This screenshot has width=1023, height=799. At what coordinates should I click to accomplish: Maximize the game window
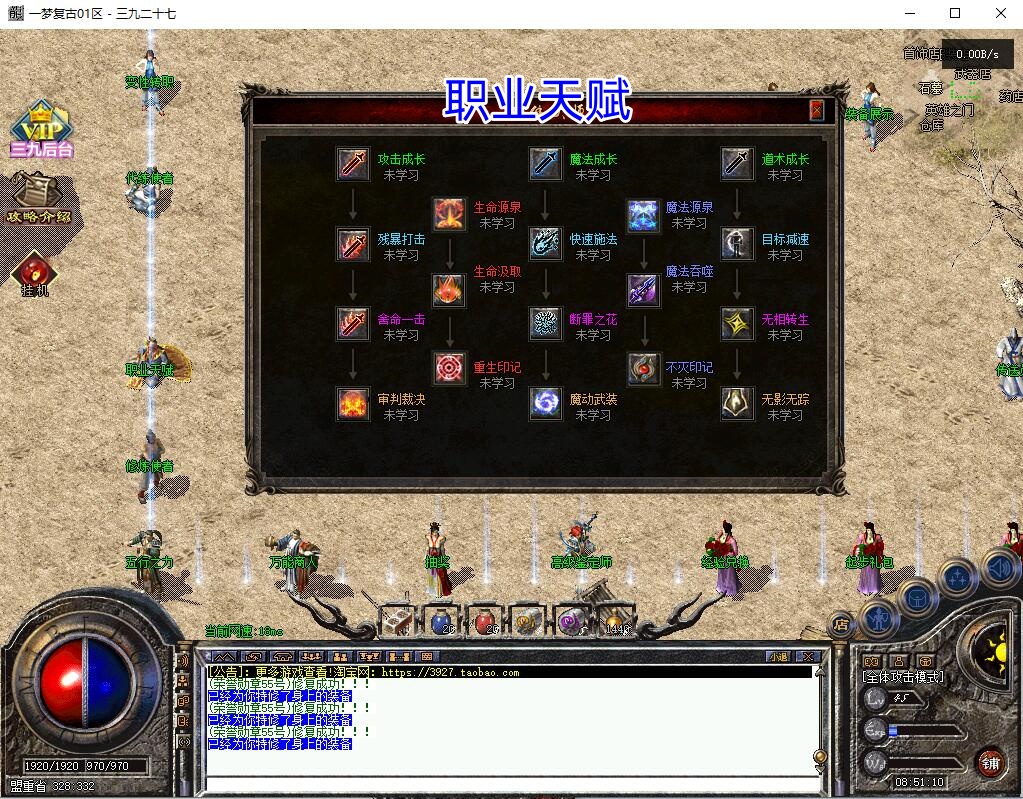click(955, 13)
